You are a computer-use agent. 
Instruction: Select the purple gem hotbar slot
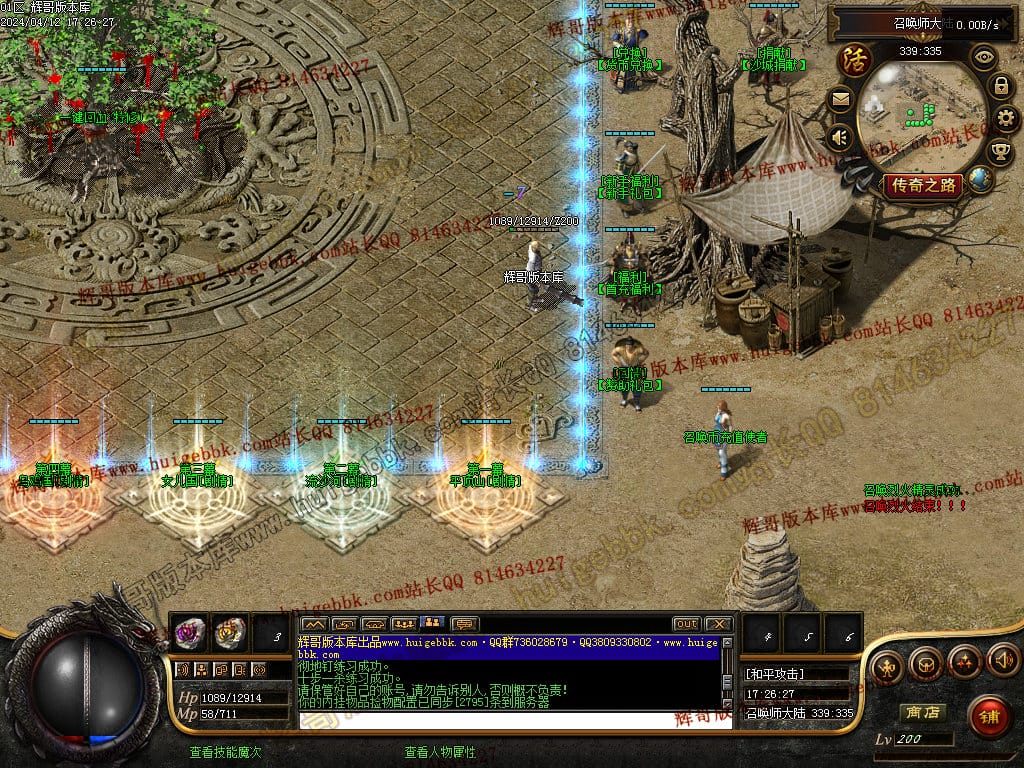tap(189, 631)
